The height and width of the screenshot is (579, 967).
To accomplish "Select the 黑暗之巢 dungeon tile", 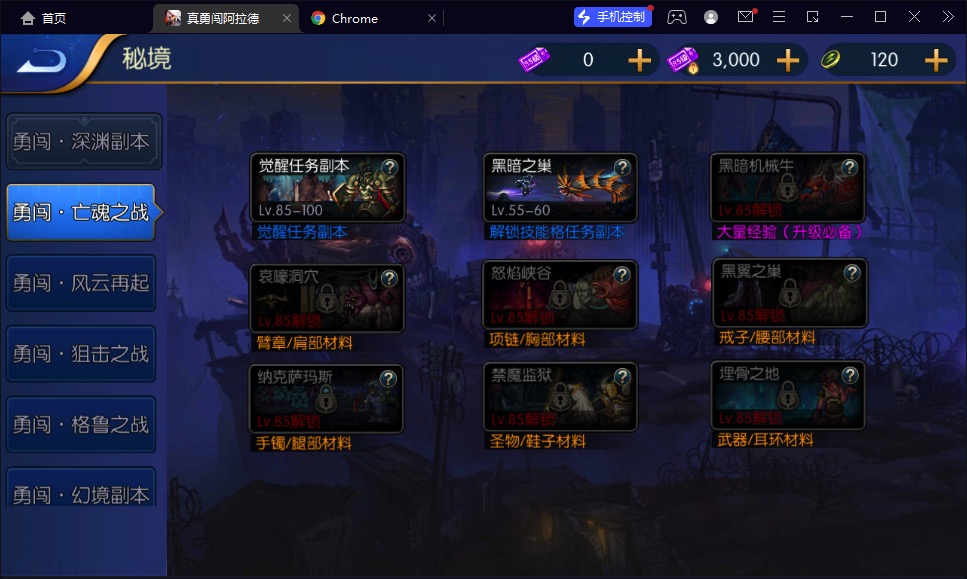I will [560, 188].
